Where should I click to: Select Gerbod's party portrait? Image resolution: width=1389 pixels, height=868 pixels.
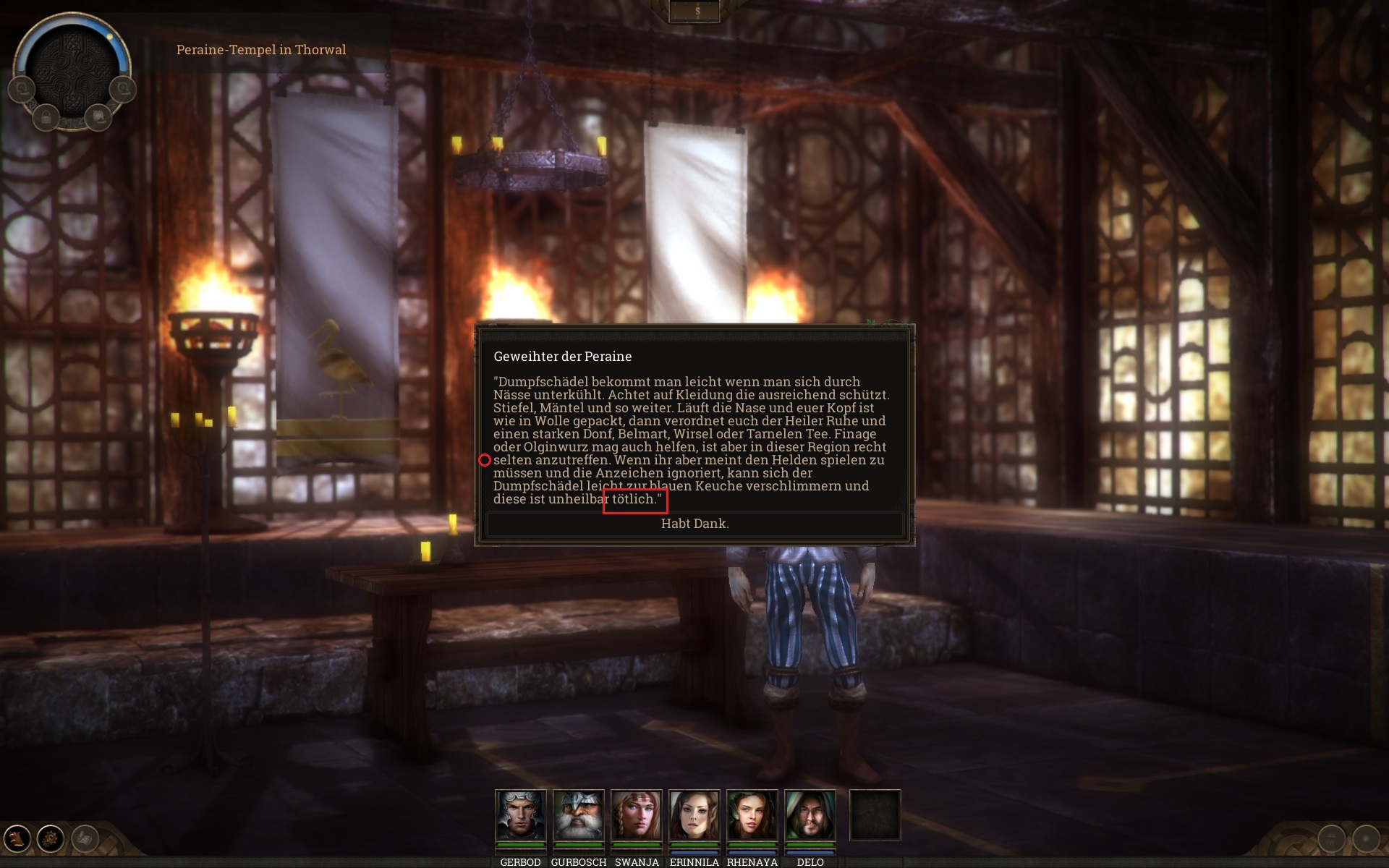[520, 815]
